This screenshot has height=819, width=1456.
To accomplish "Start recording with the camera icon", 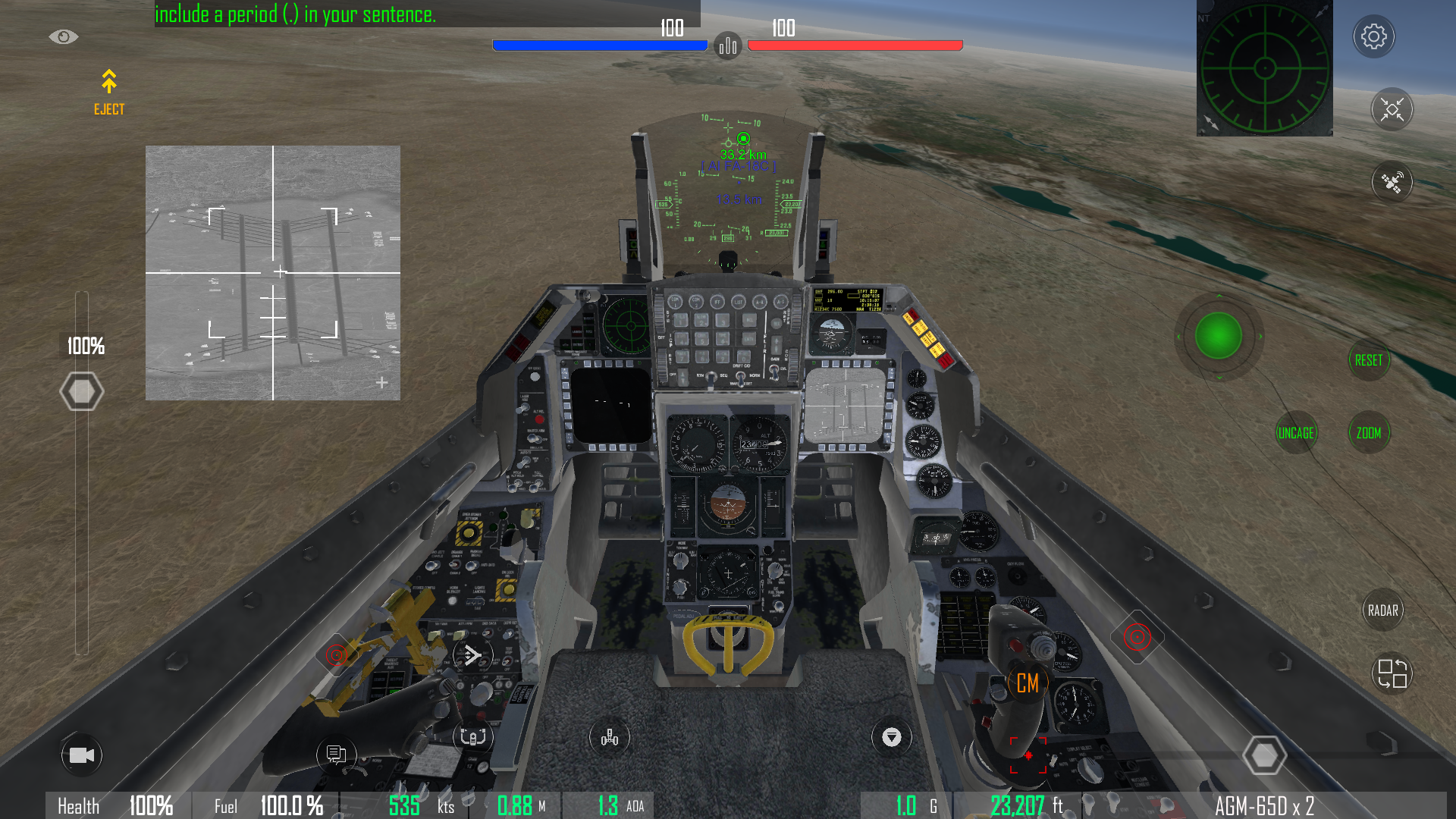I will (83, 755).
